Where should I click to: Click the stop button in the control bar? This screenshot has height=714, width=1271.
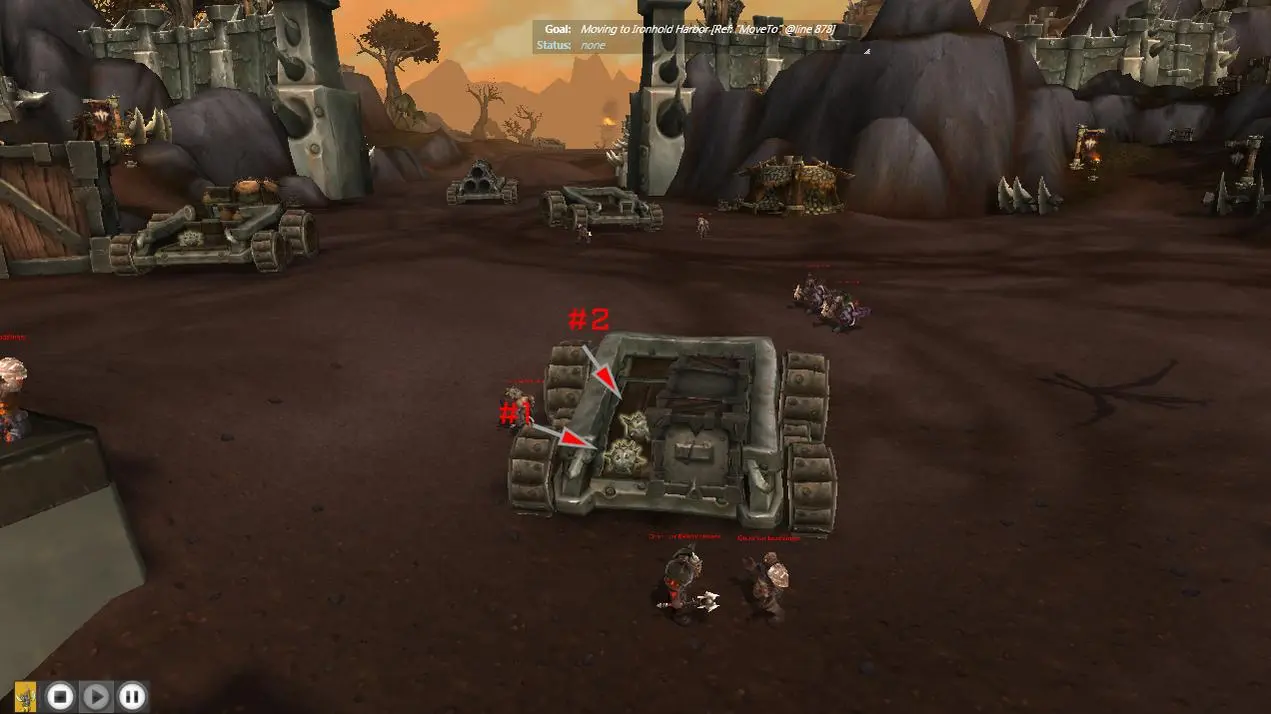pos(61,696)
